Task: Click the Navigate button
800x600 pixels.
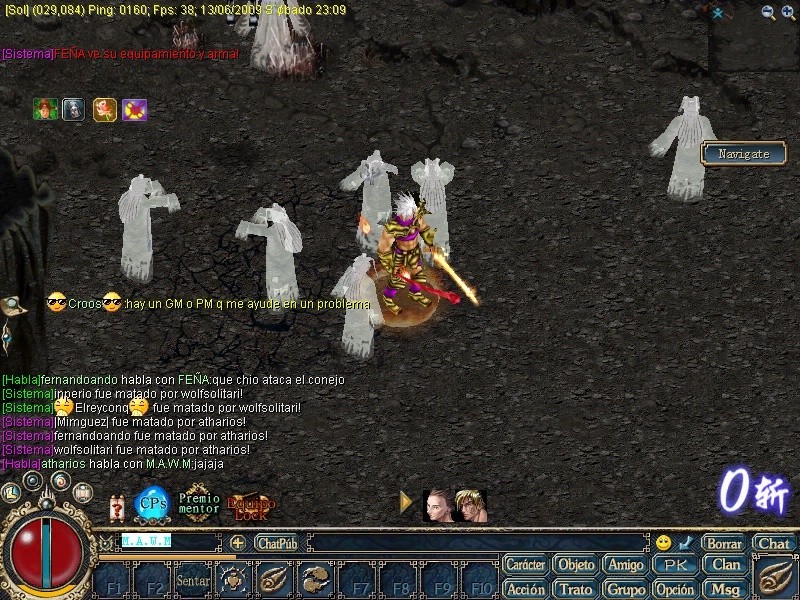Action: click(744, 154)
